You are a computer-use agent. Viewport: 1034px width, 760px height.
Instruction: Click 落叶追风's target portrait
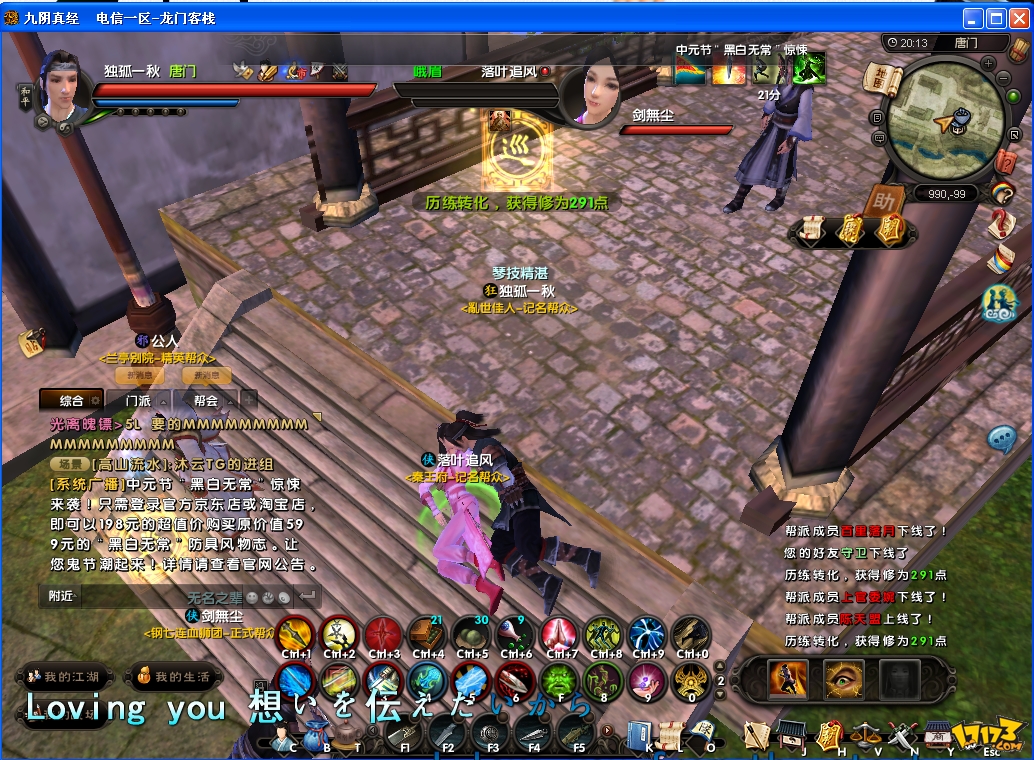pos(591,96)
